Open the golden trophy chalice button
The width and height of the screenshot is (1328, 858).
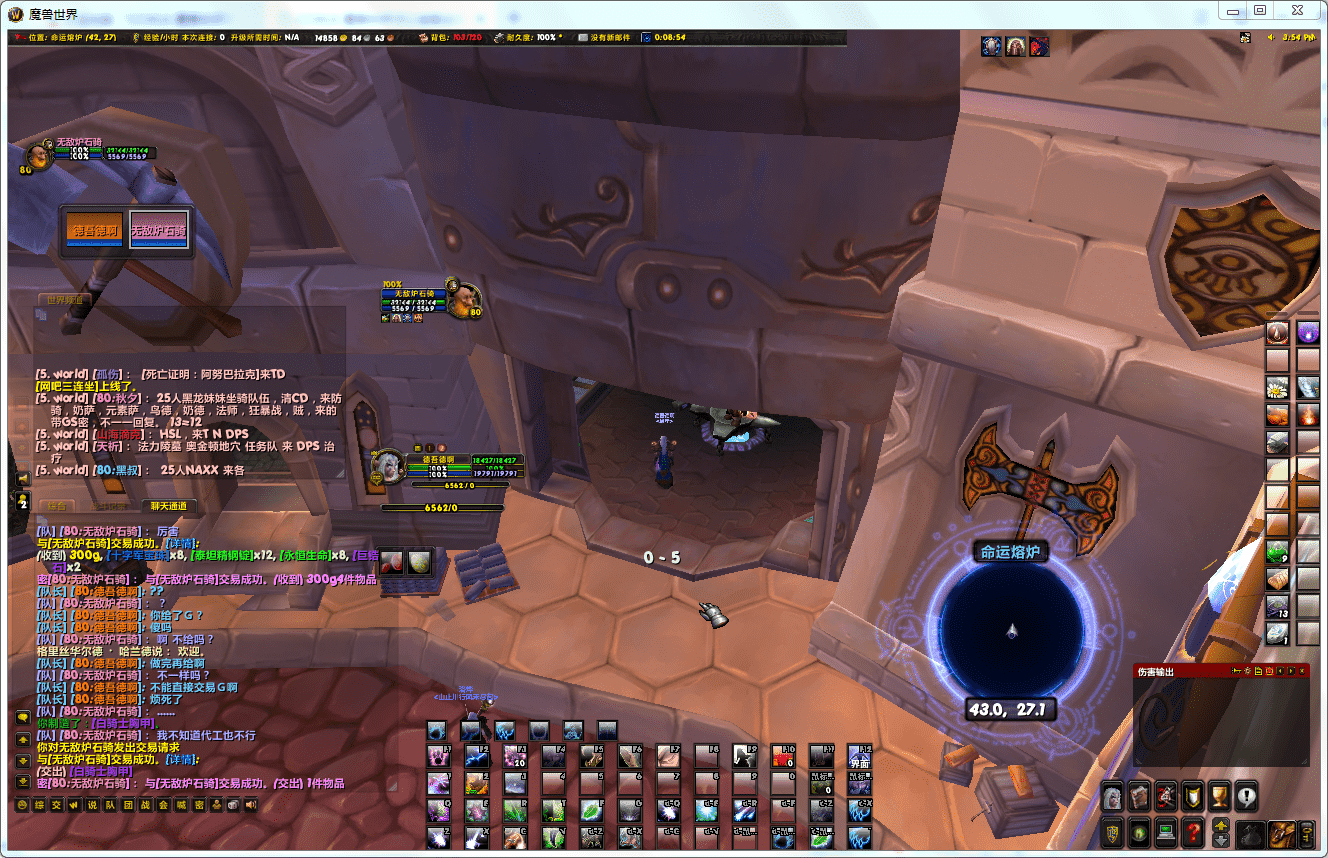(1219, 797)
